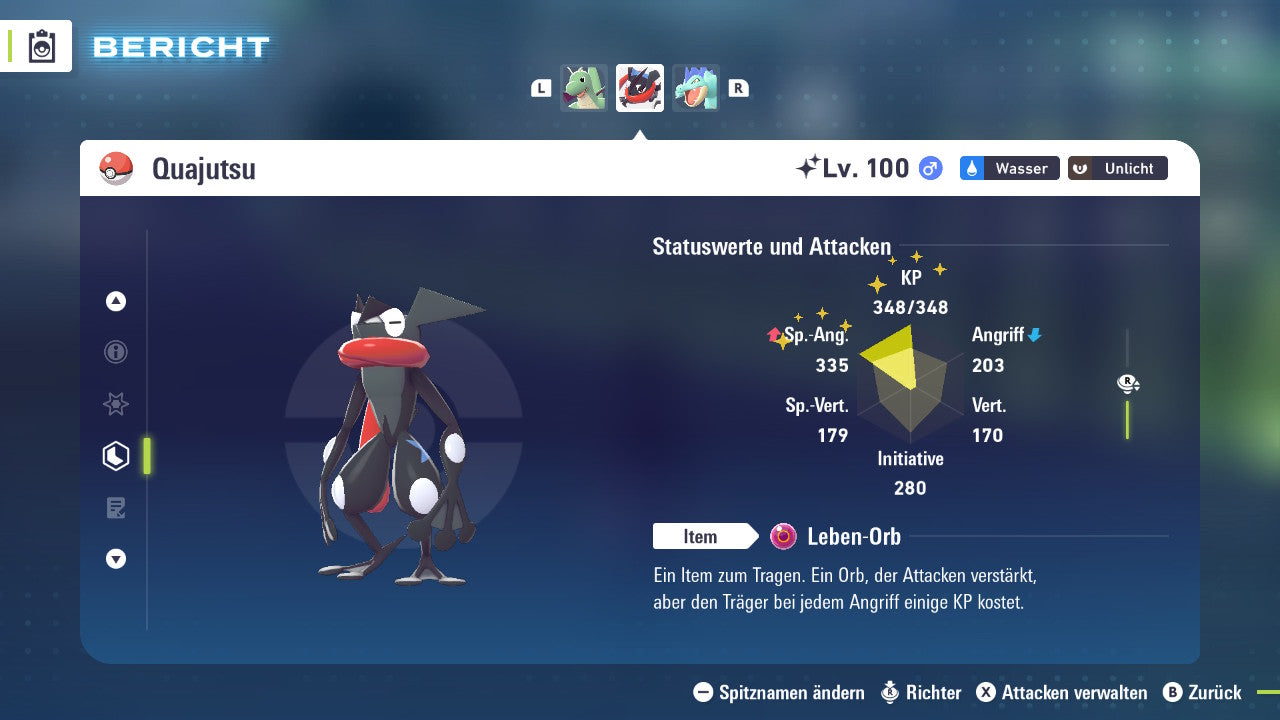Click the down arrow page navigator
The image size is (1280, 720).
[116, 560]
